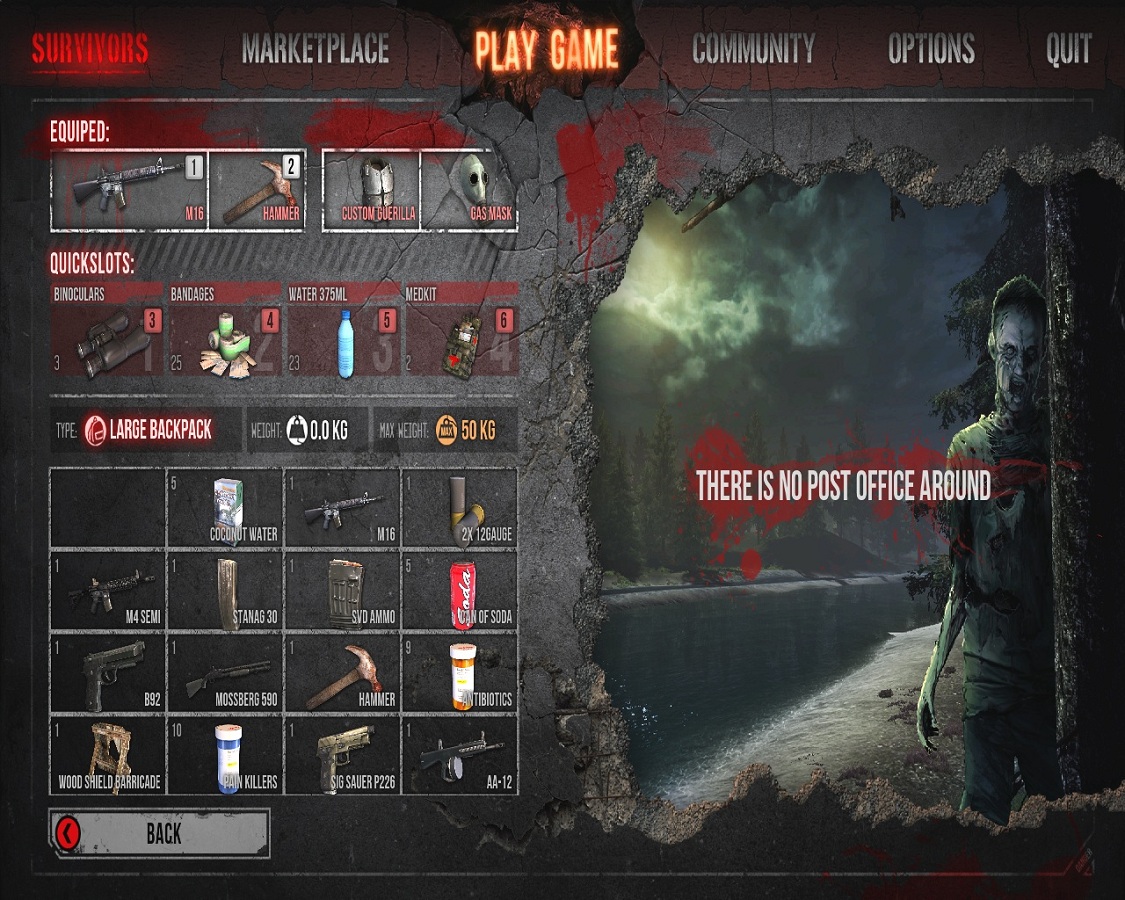Click the Large Backpack type selector
Screen dimensions: 1125x900
pos(148,431)
